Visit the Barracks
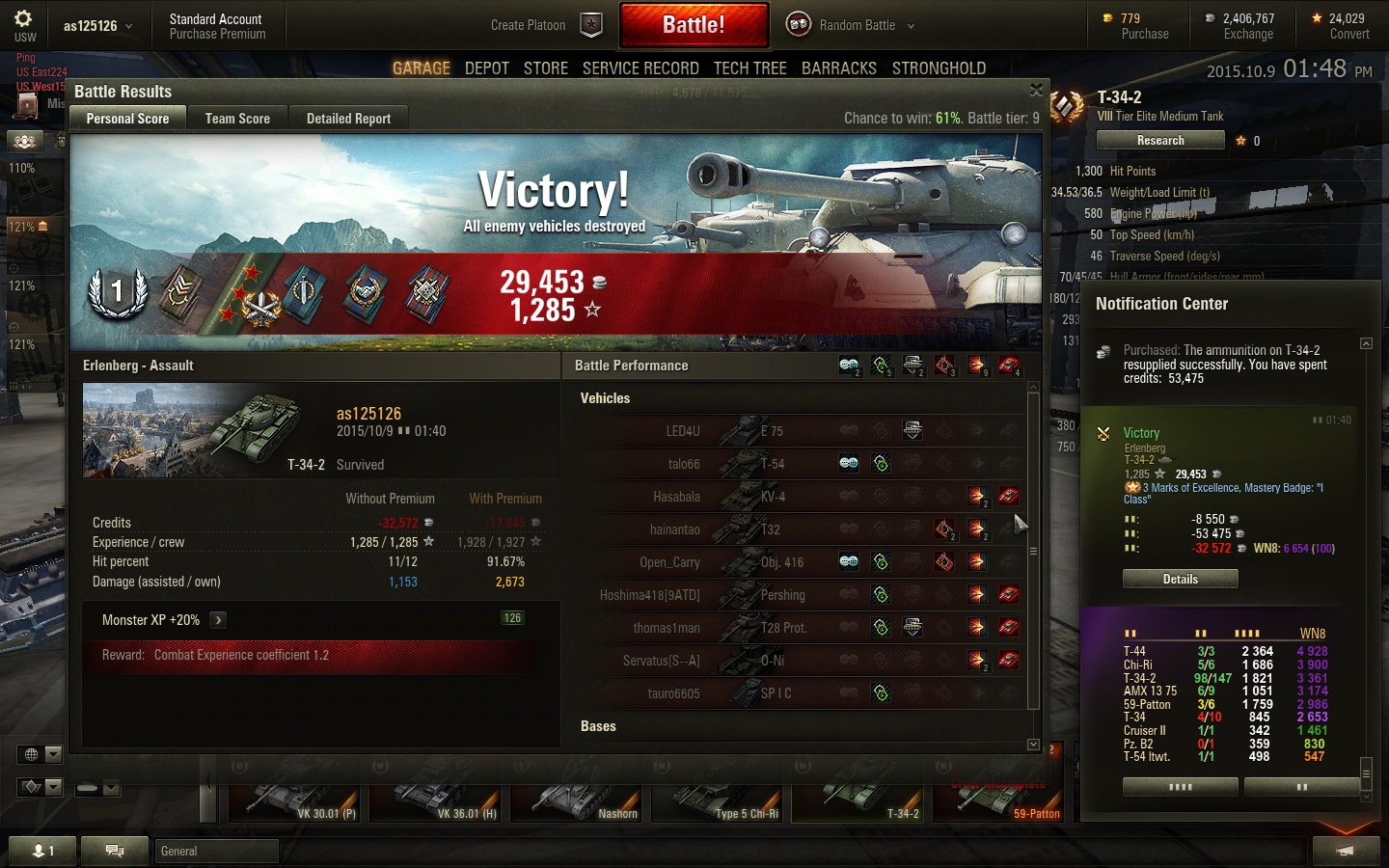The height and width of the screenshot is (868, 1389). [838, 68]
